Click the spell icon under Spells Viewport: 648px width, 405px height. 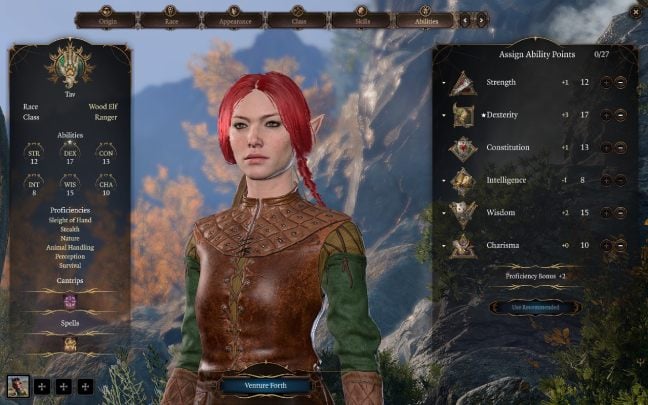tap(71, 344)
